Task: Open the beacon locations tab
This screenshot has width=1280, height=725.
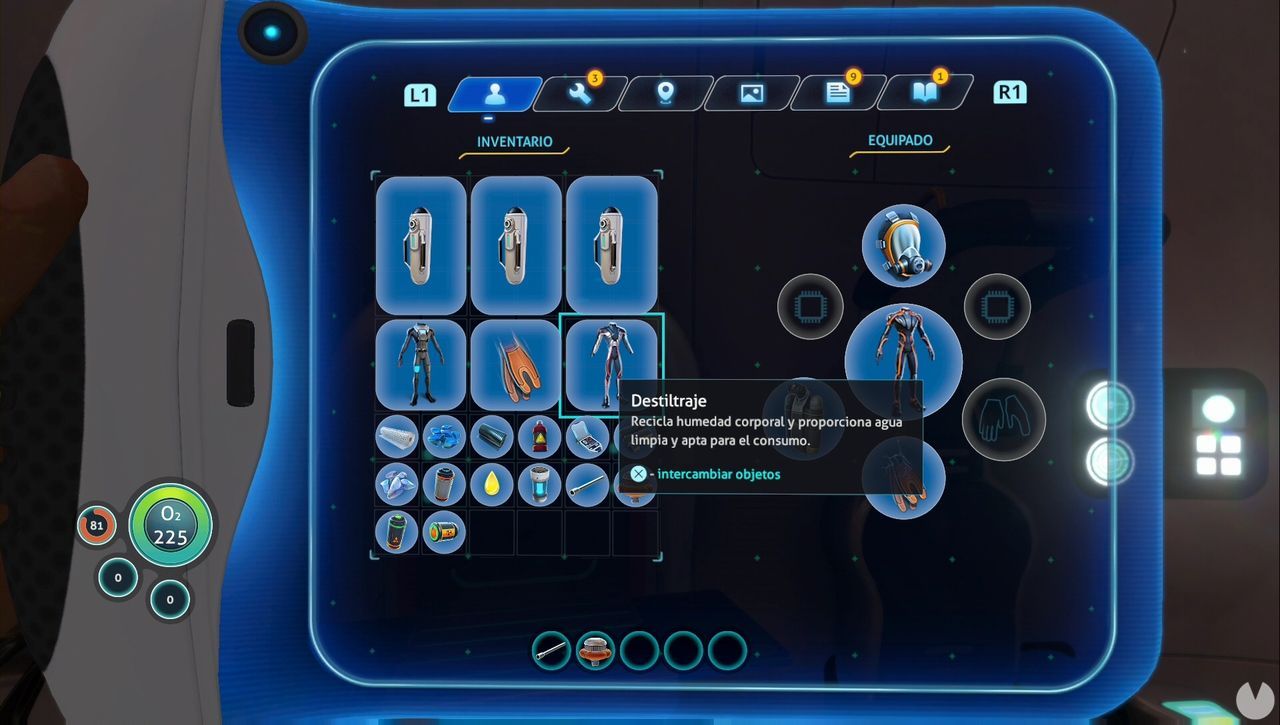Action: coord(666,93)
